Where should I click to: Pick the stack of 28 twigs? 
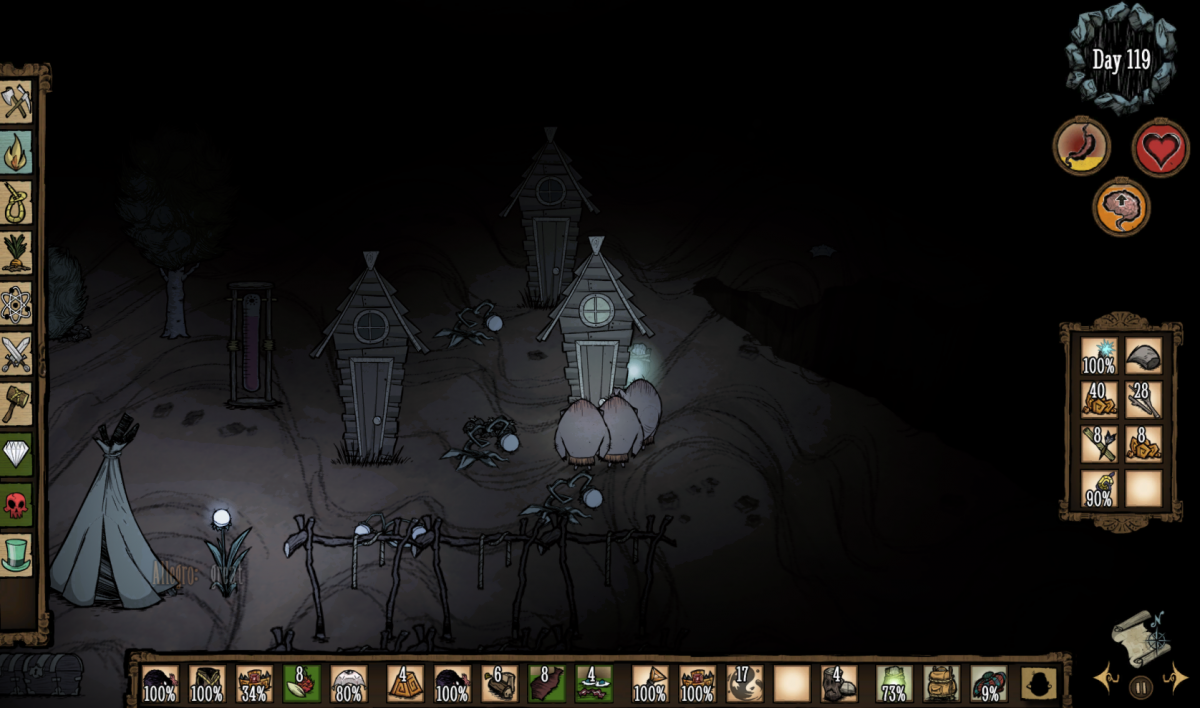tap(1143, 400)
